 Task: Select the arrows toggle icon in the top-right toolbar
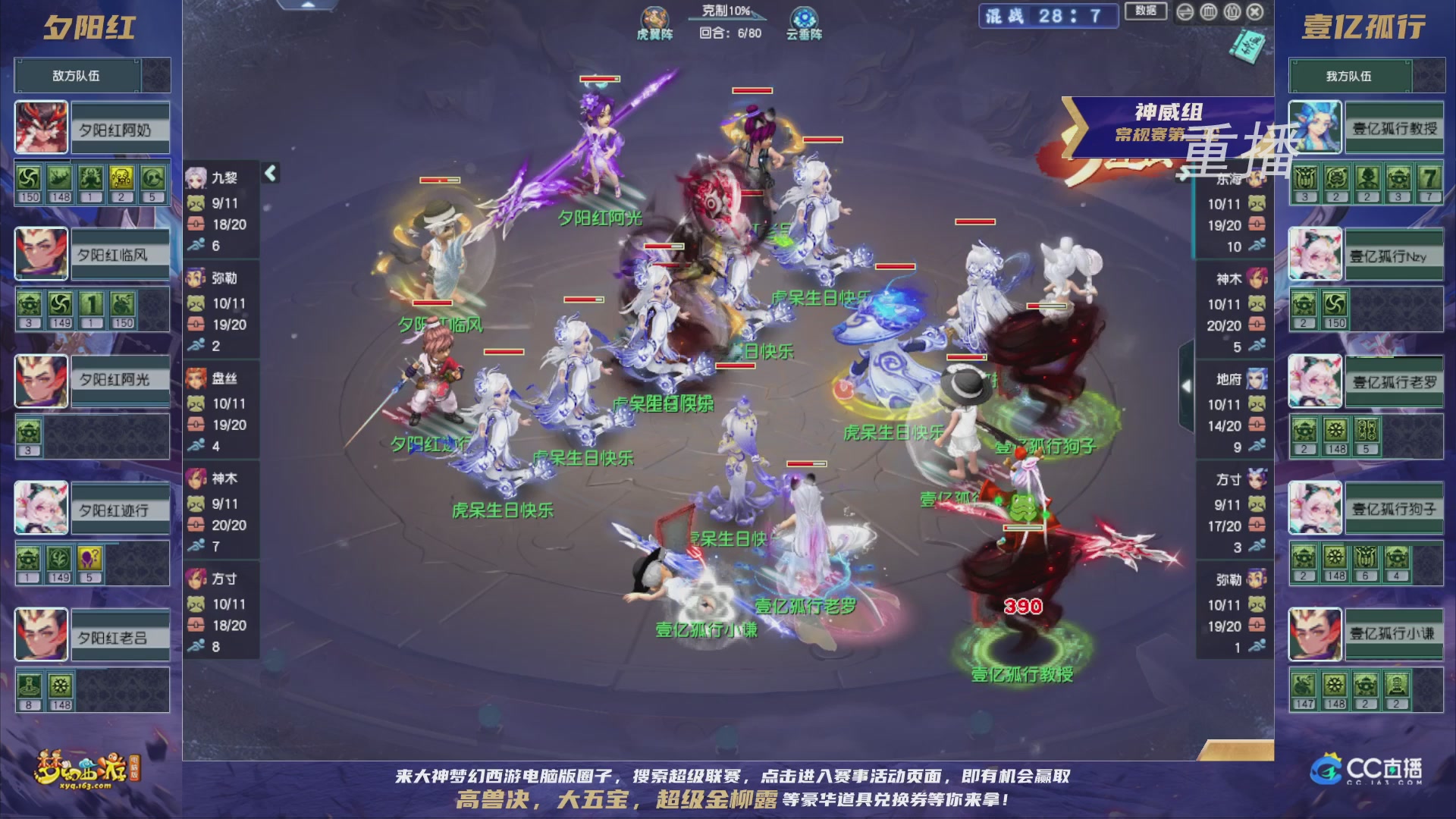[x=1185, y=12]
